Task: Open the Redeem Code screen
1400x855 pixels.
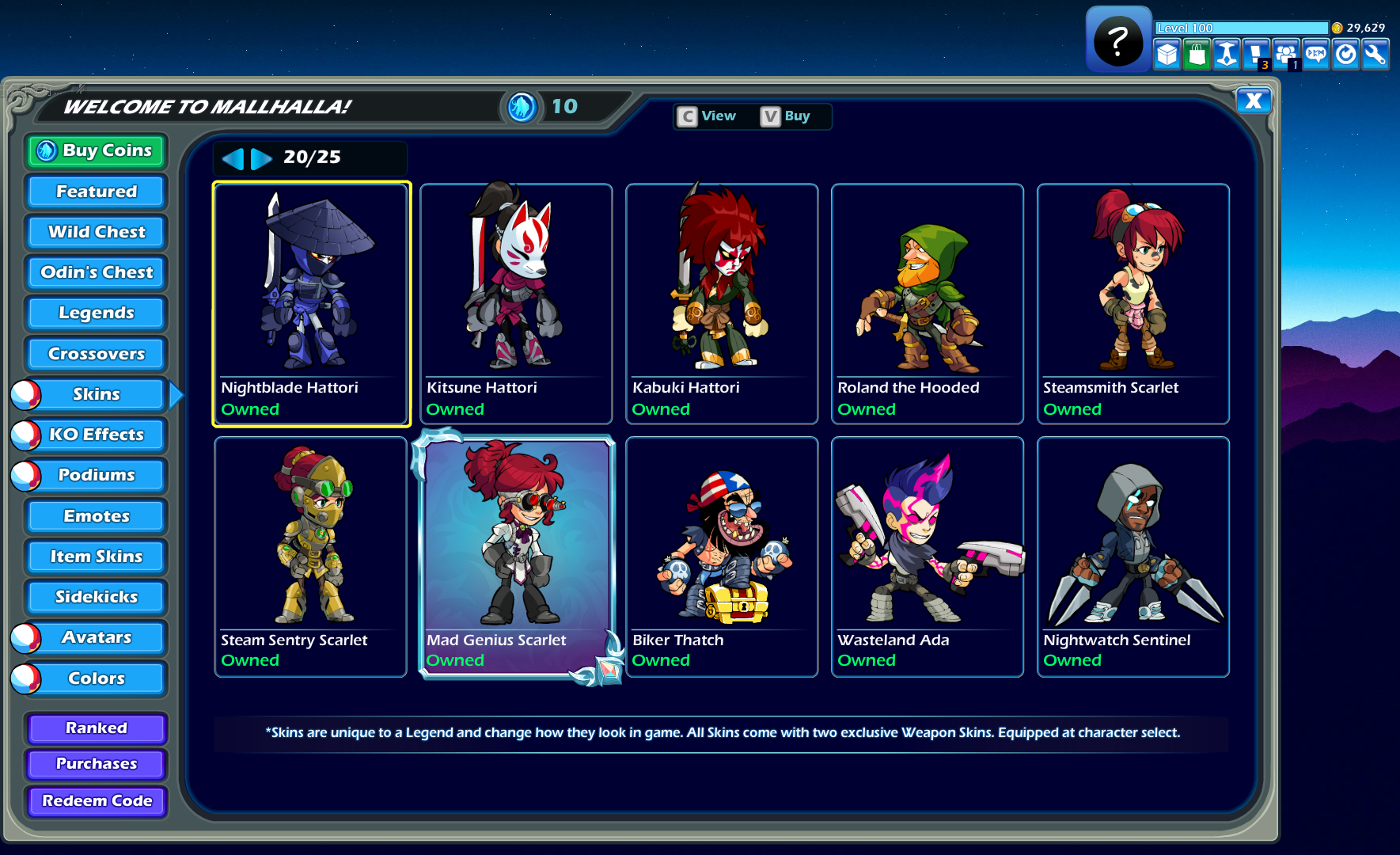Action: click(x=95, y=801)
